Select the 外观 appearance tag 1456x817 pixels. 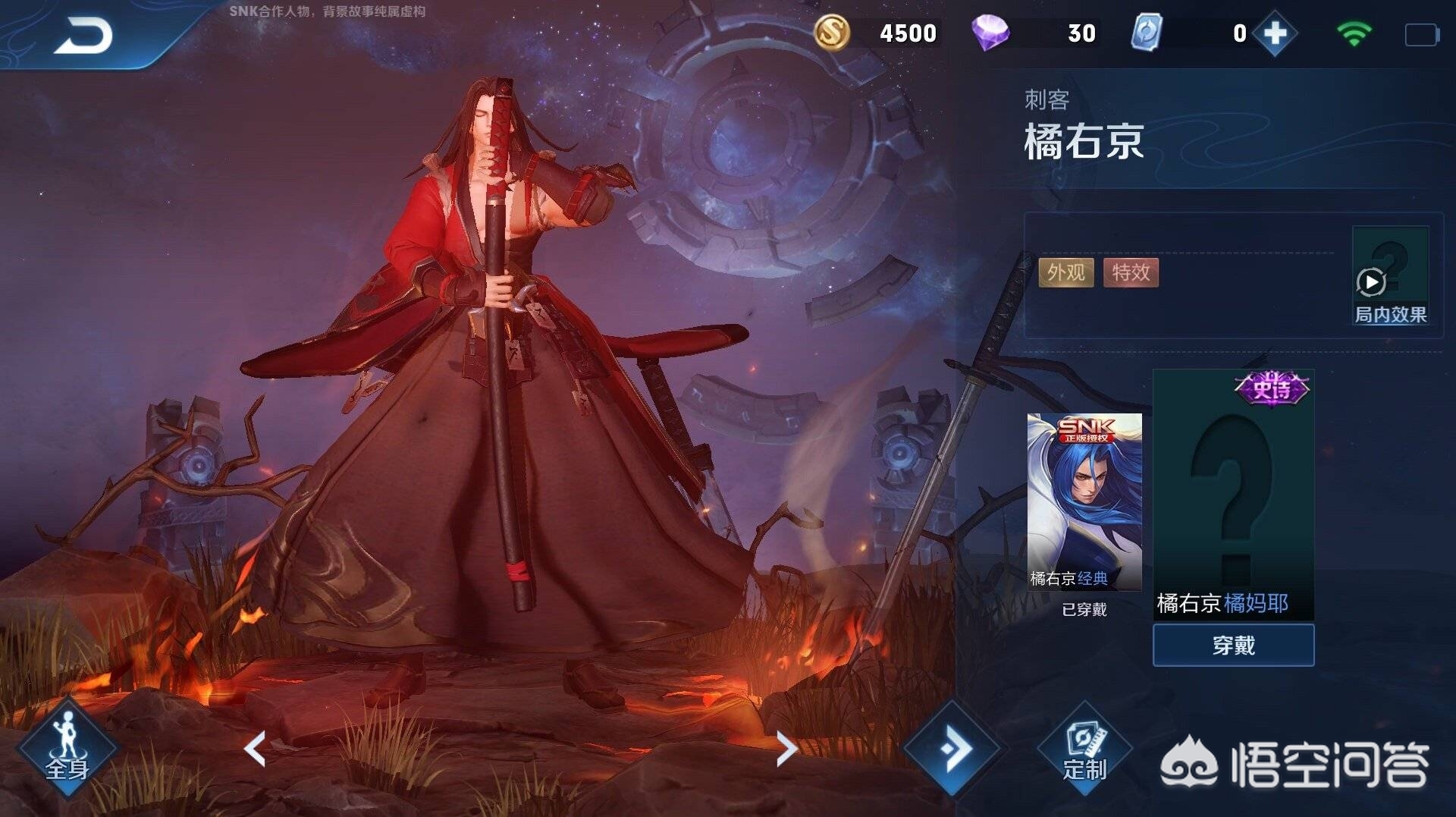pyautogui.click(x=1065, y=272)
